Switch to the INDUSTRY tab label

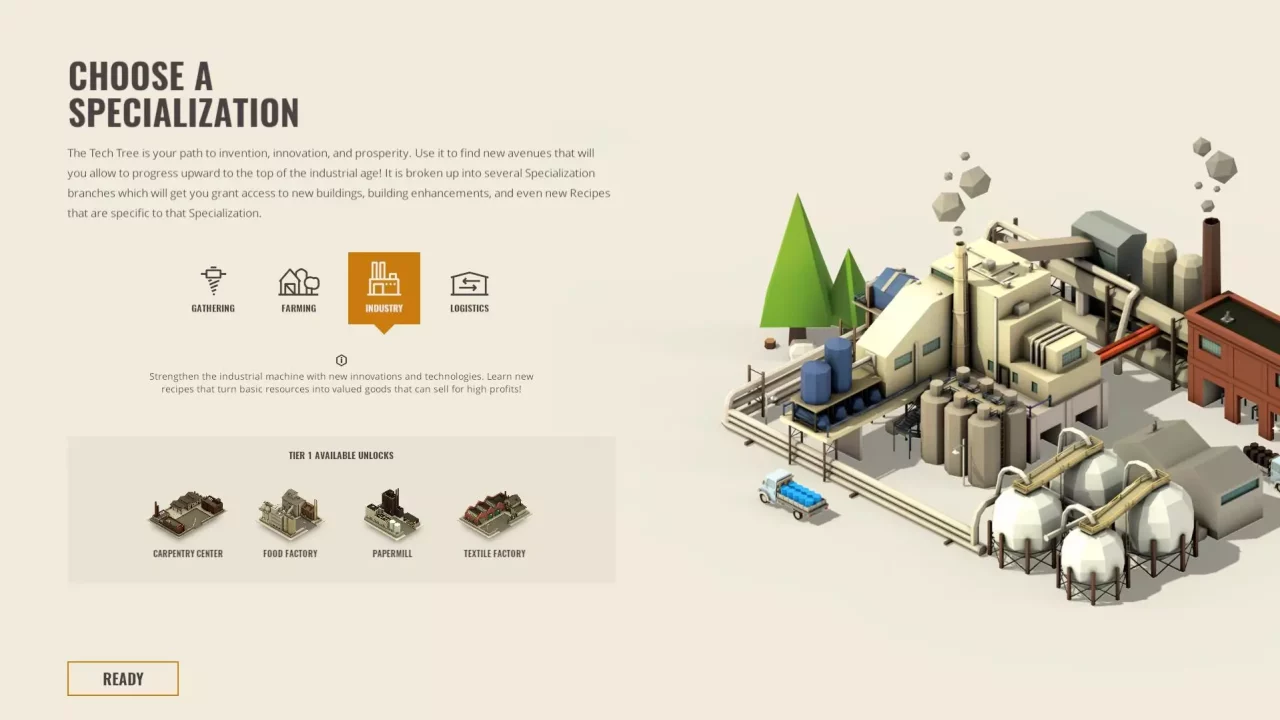(x=384, y=308)
